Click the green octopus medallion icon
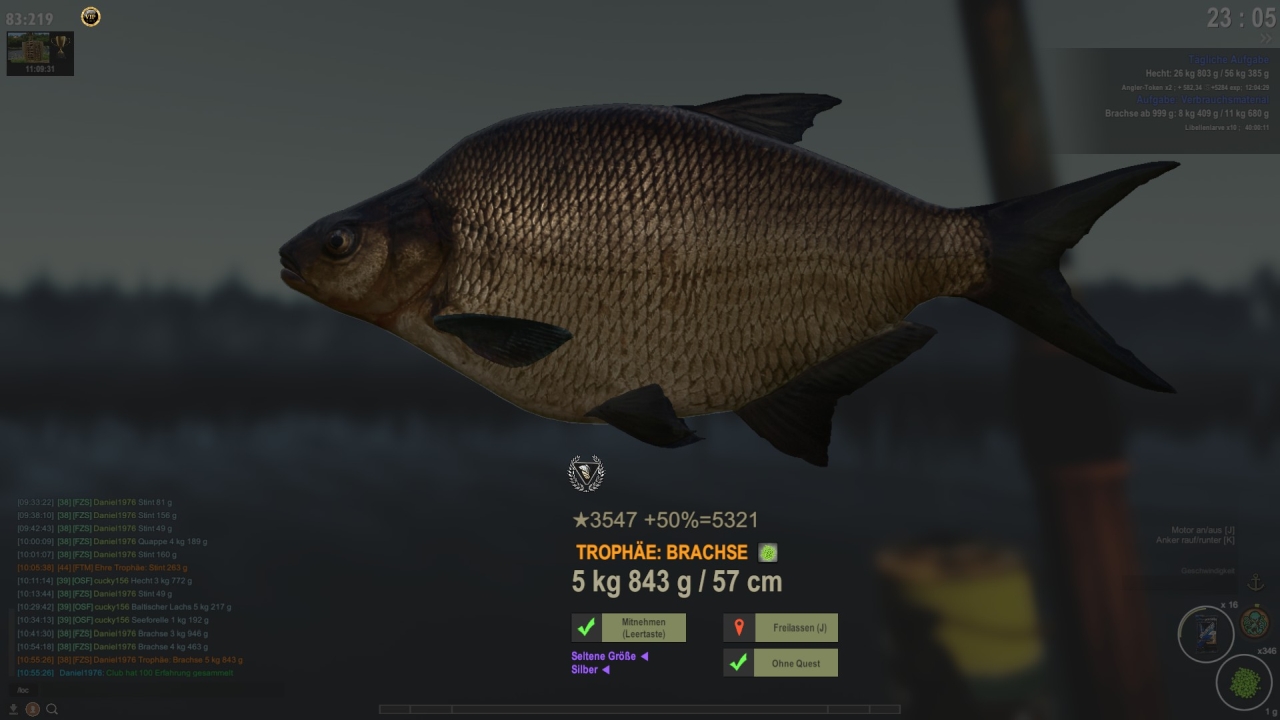This screenshot has width=1280, height=720. point(1254,622)
